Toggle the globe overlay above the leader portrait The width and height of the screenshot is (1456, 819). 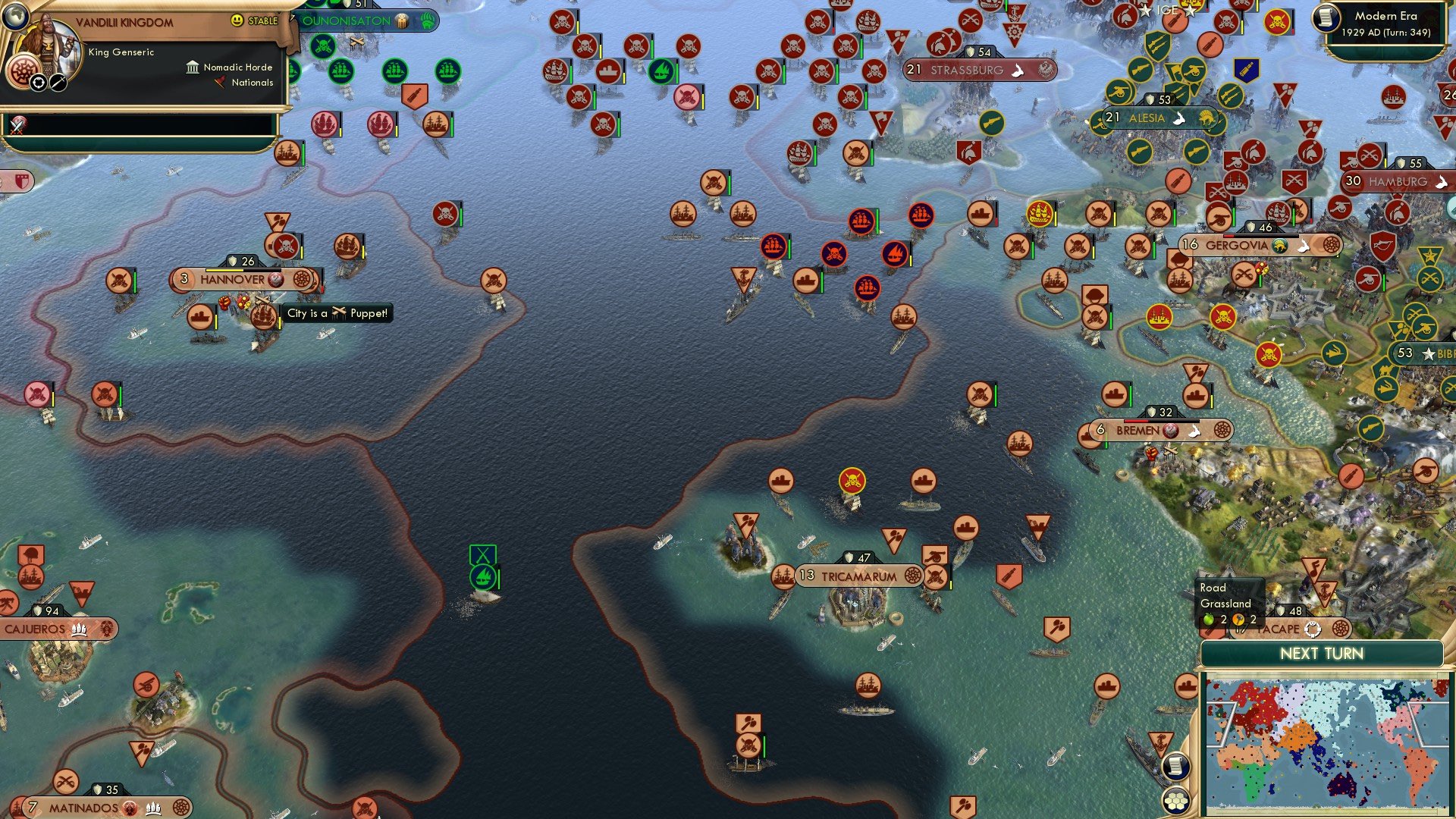(x=15, y=17)
